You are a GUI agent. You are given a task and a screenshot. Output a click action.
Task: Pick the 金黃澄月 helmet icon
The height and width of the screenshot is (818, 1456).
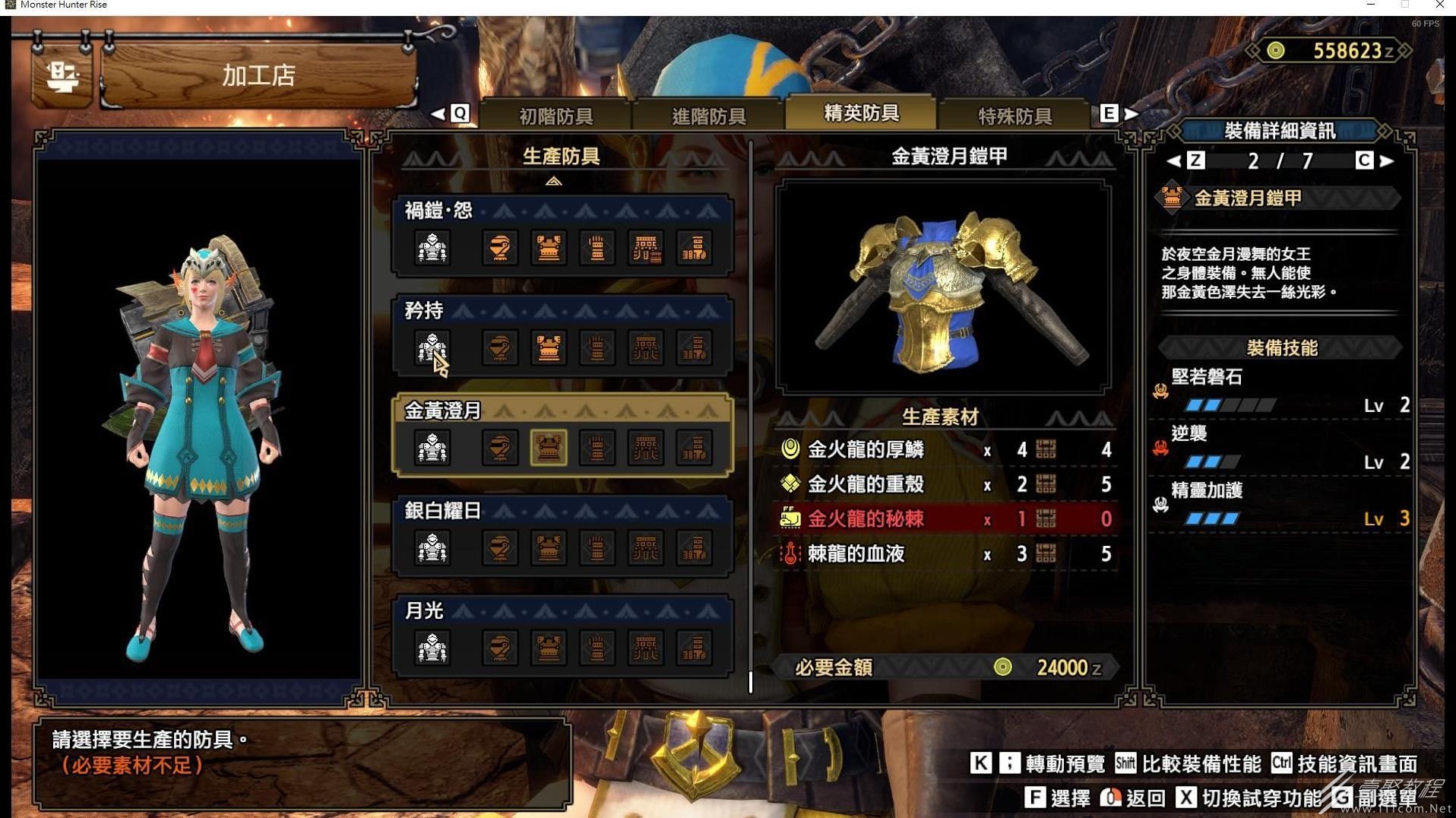(499, 448)
